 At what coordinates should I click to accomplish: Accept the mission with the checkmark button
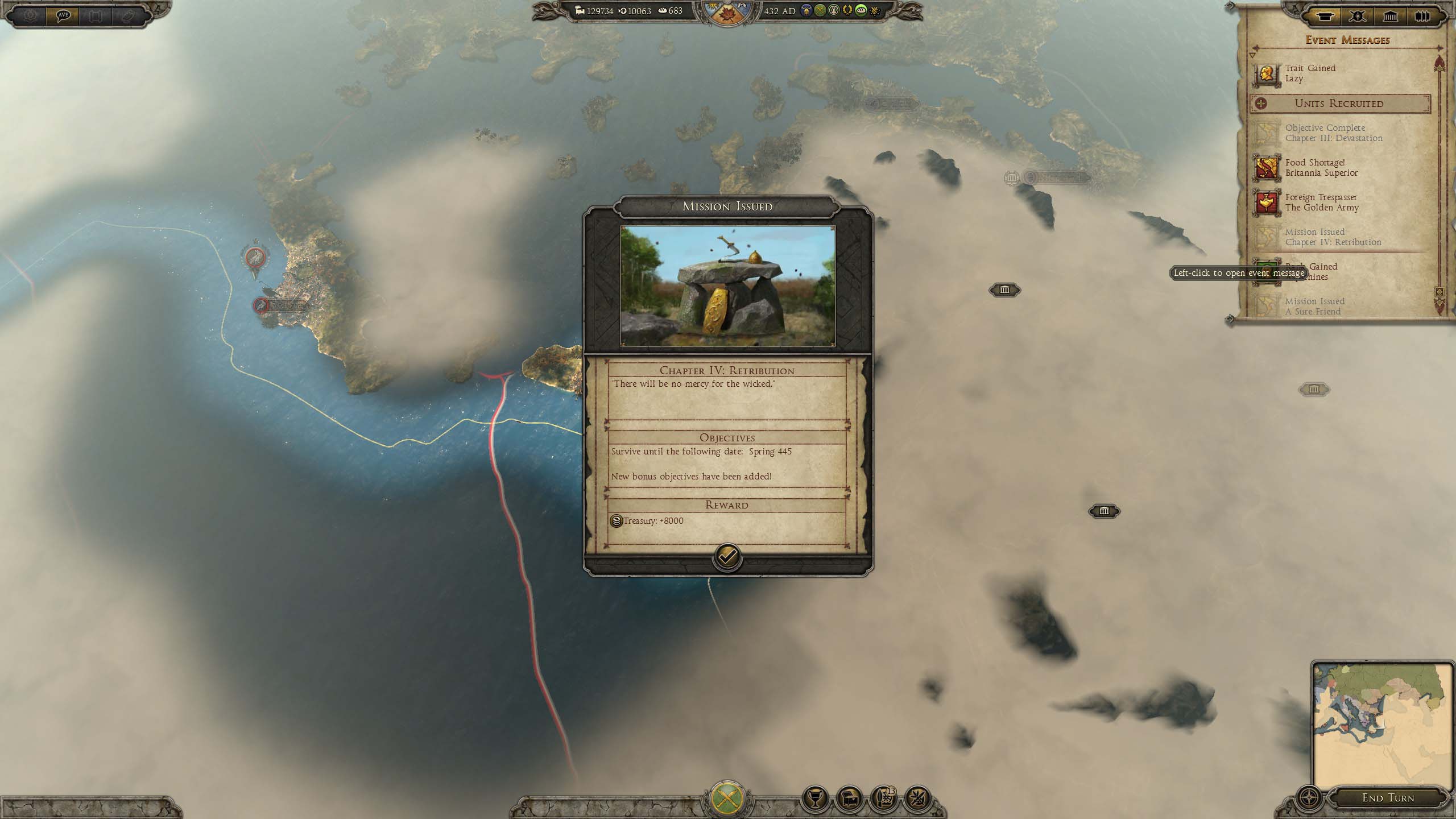tap(727, 556)
